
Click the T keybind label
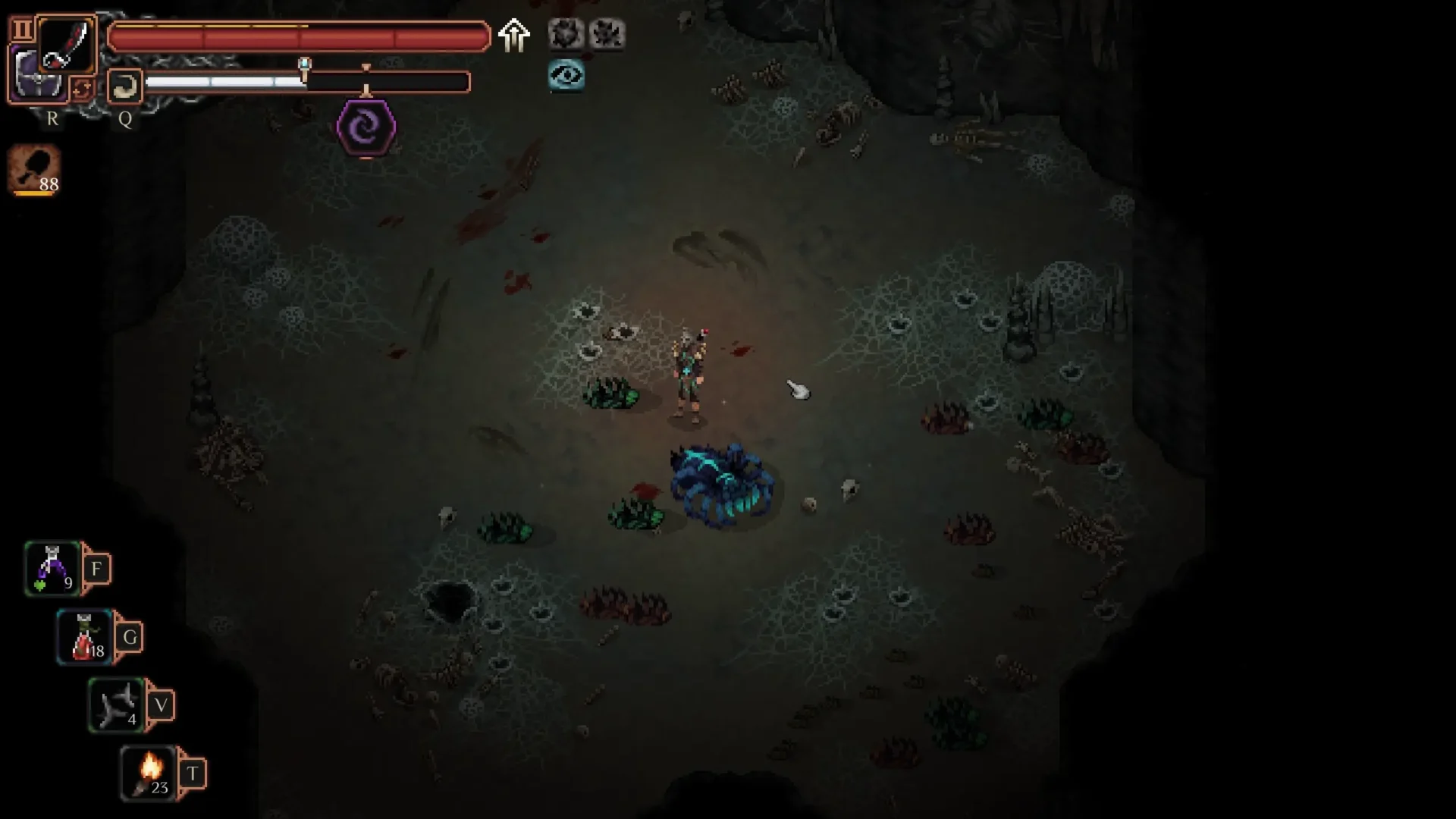[x=193, y=773]
